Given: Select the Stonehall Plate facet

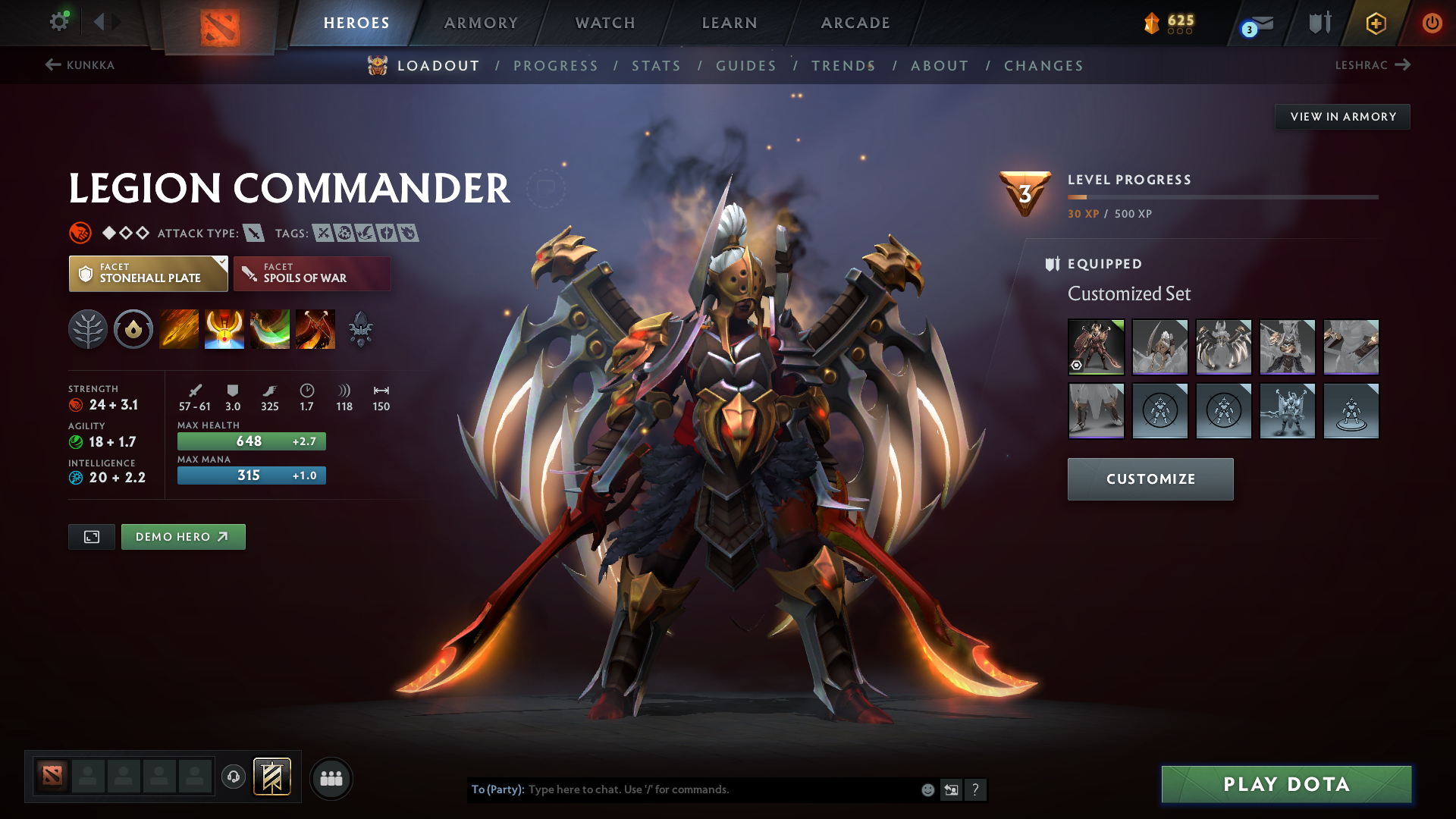Looking at the screenshot, I should point(148,274).
